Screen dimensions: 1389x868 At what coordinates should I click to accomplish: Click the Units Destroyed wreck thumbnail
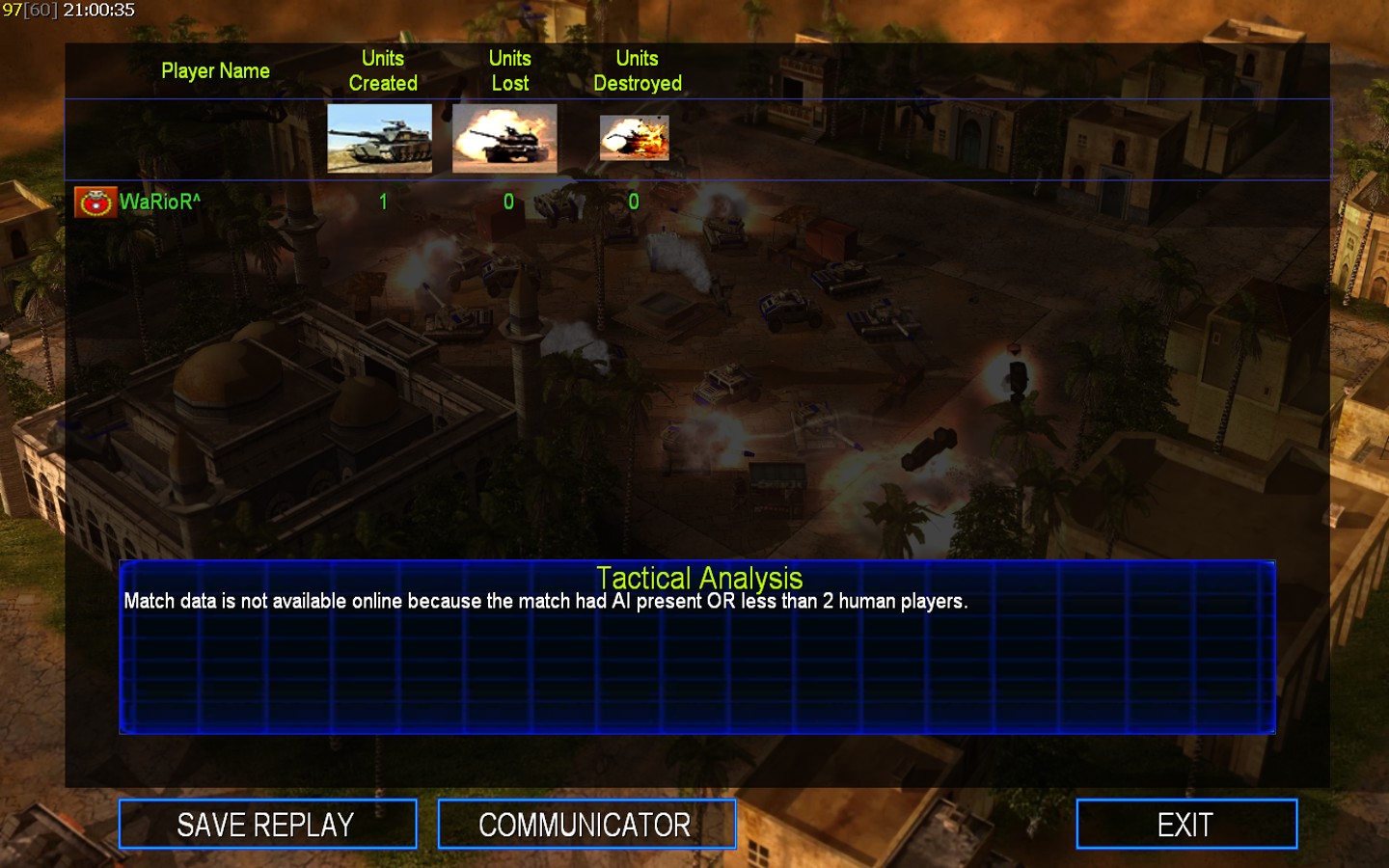point(634,139)
